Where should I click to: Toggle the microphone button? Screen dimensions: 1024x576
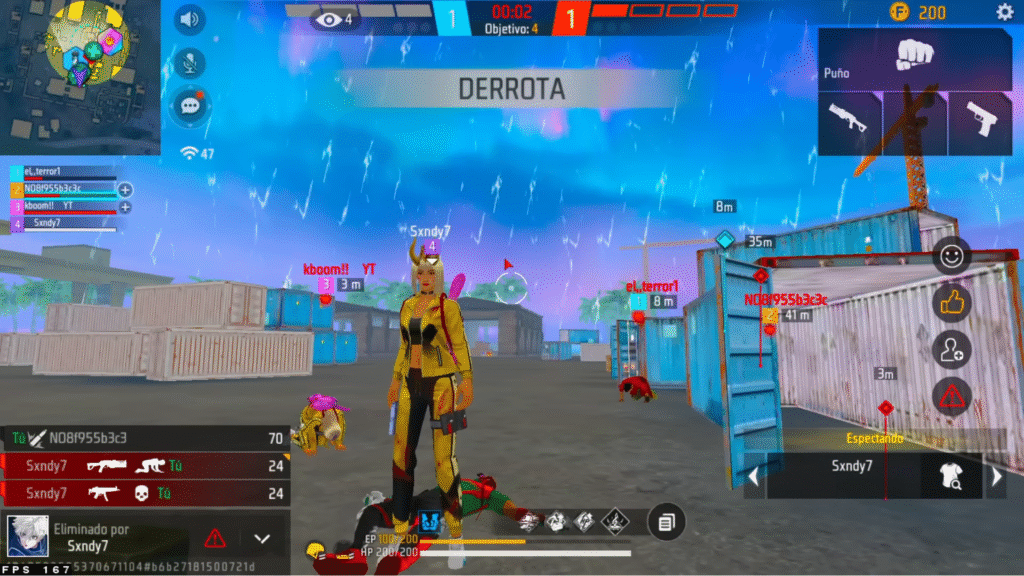coord(188,62)
